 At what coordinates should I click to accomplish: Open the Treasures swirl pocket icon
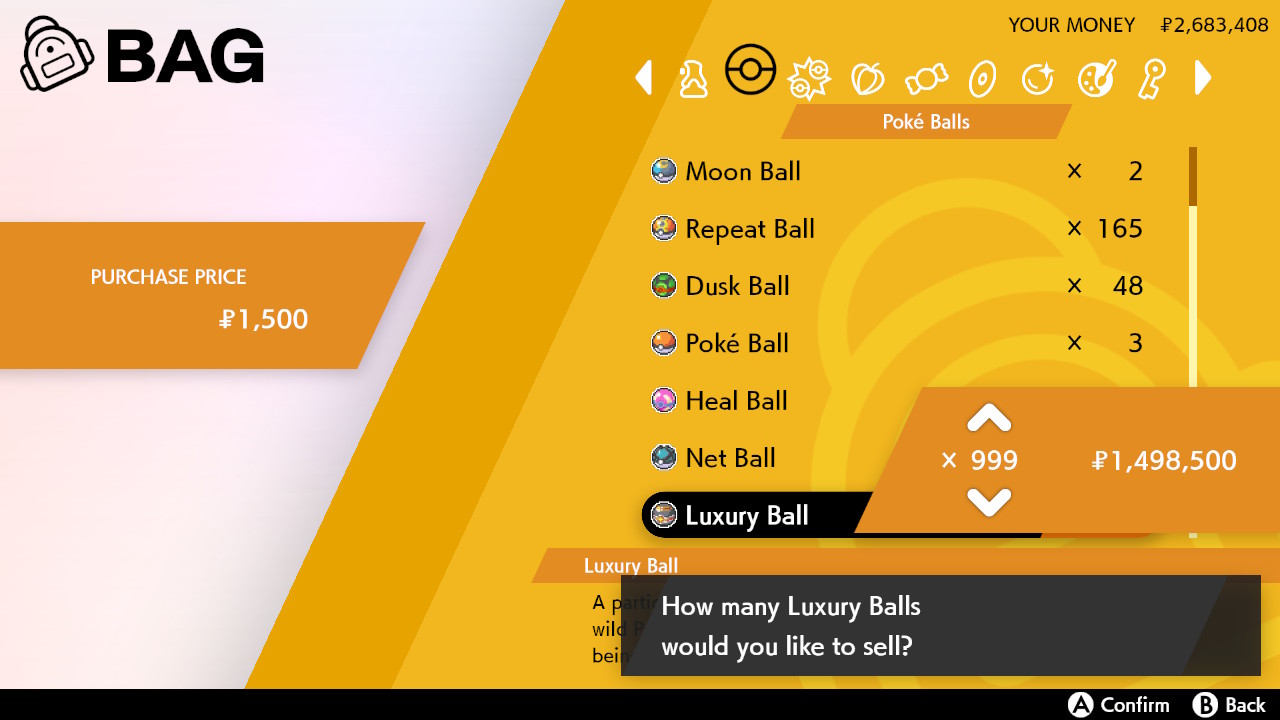(x=1038, y=78)
